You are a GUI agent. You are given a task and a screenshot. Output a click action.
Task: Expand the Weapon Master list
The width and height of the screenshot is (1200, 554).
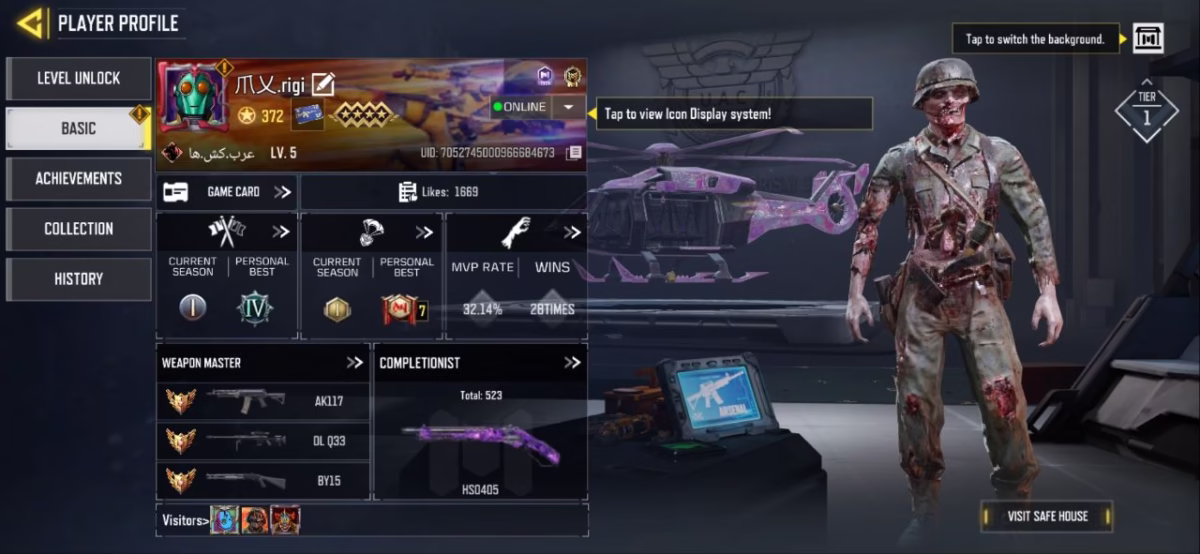click(354, 362)
